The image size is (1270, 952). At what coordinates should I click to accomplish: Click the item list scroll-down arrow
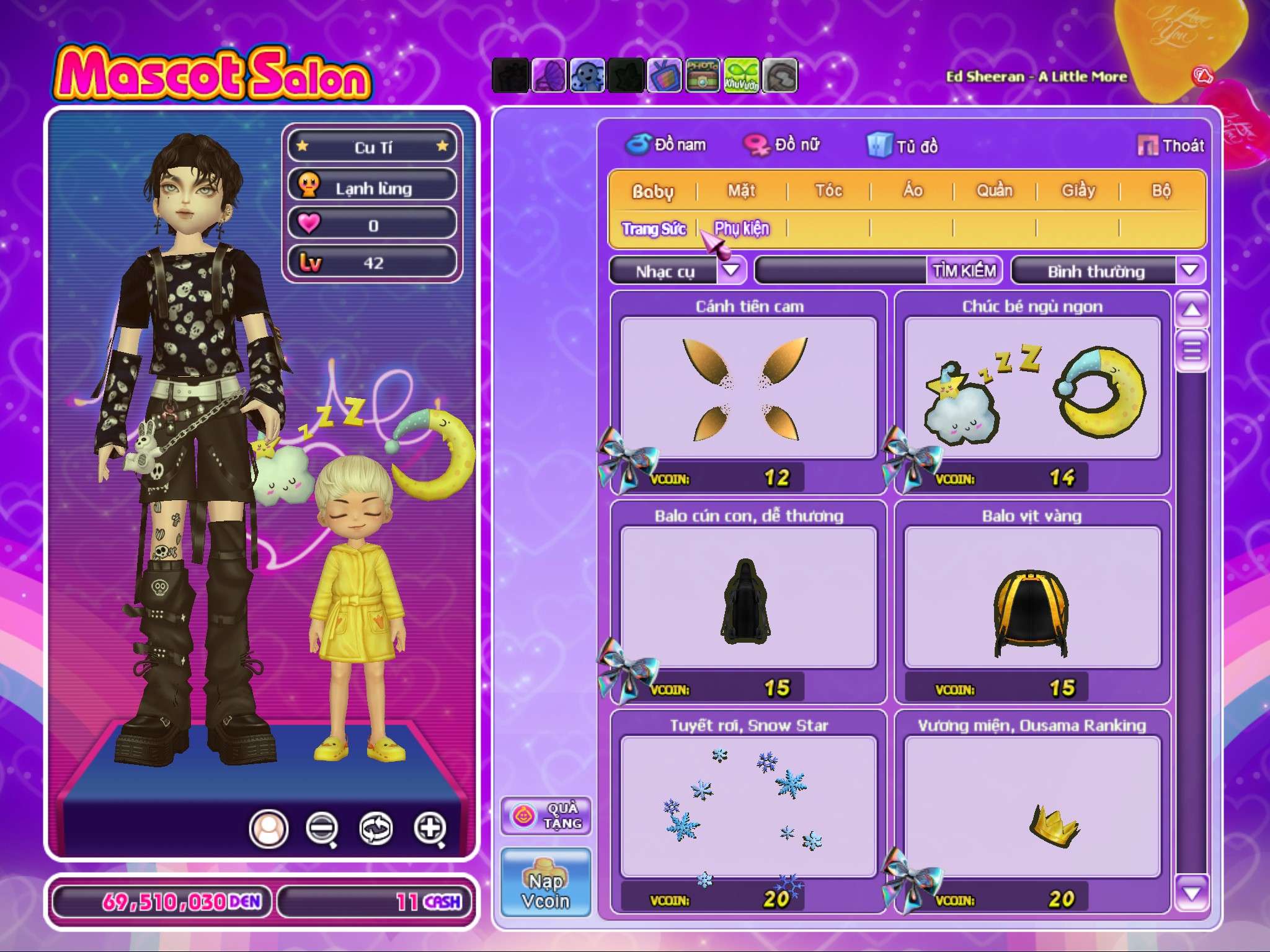(1191, 892)
